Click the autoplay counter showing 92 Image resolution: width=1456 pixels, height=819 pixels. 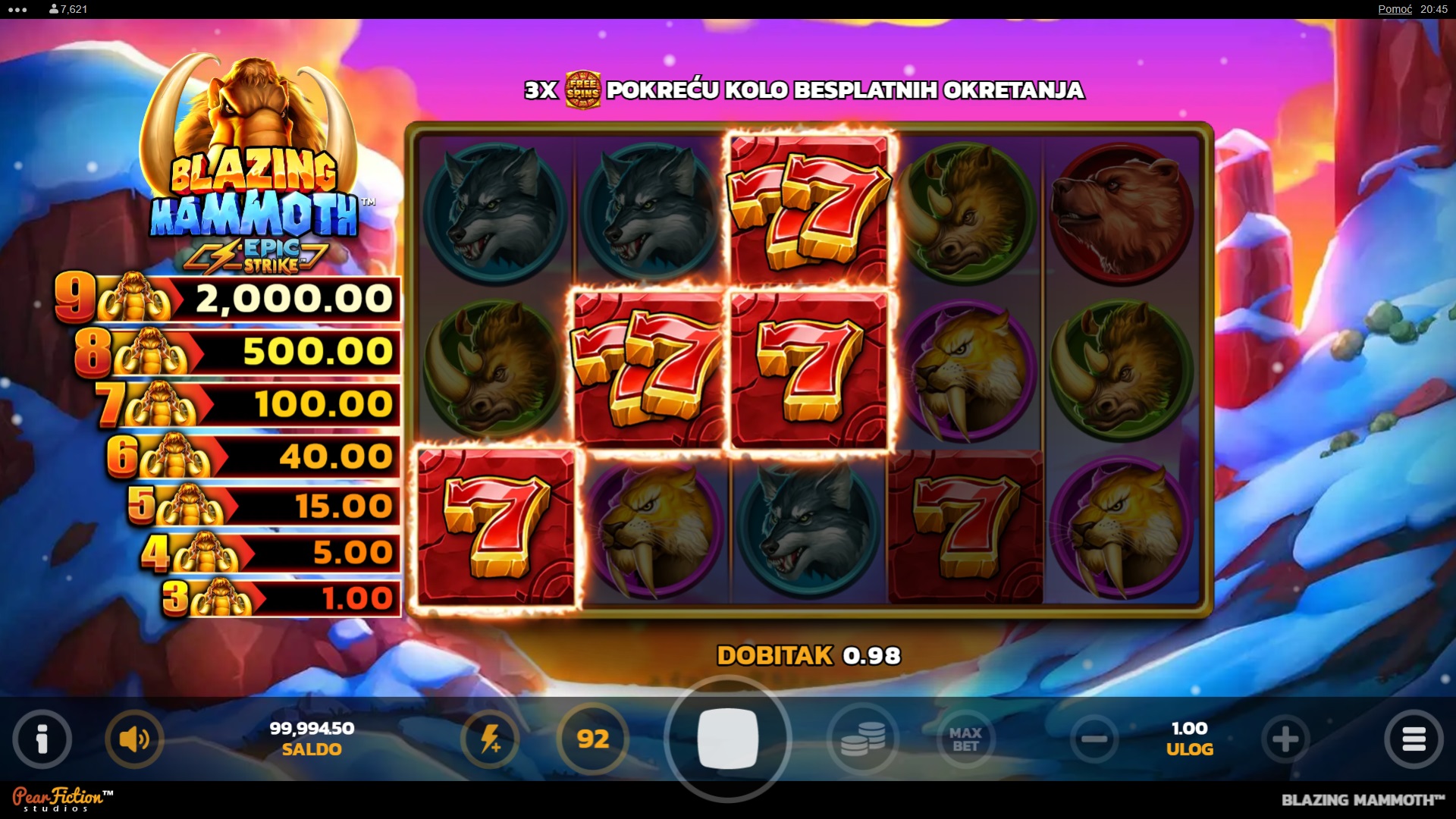[x=593, y=739]
